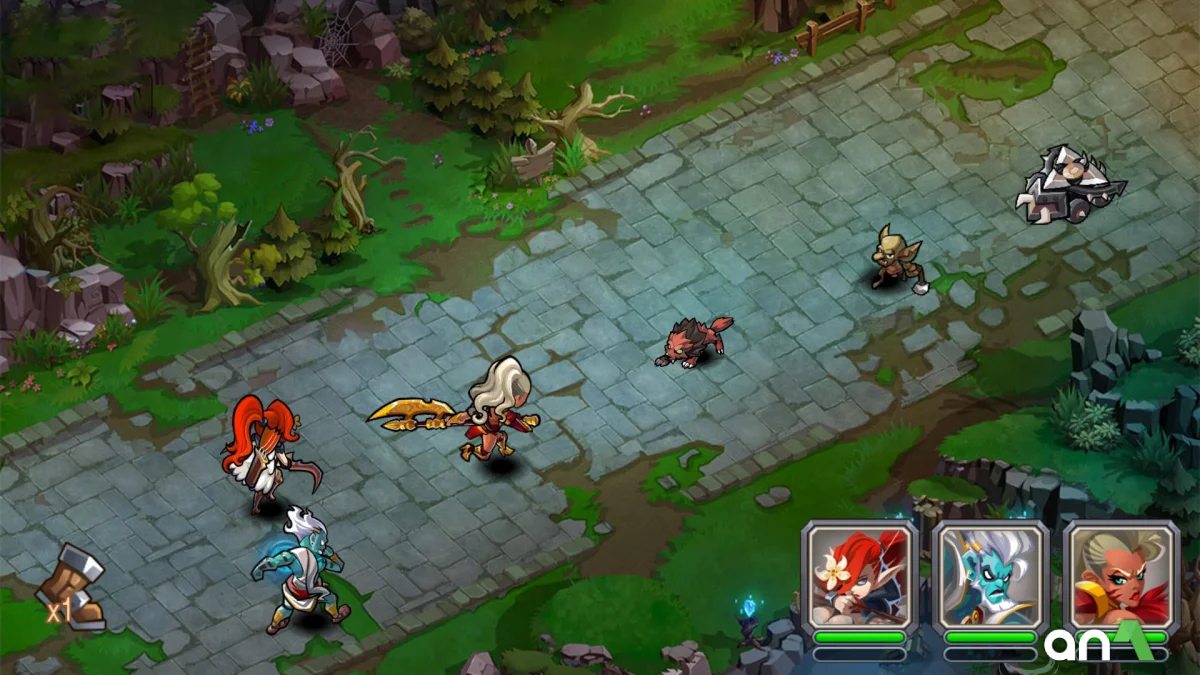Select the red-haired archer hero portrait

(x=859, y=576)
